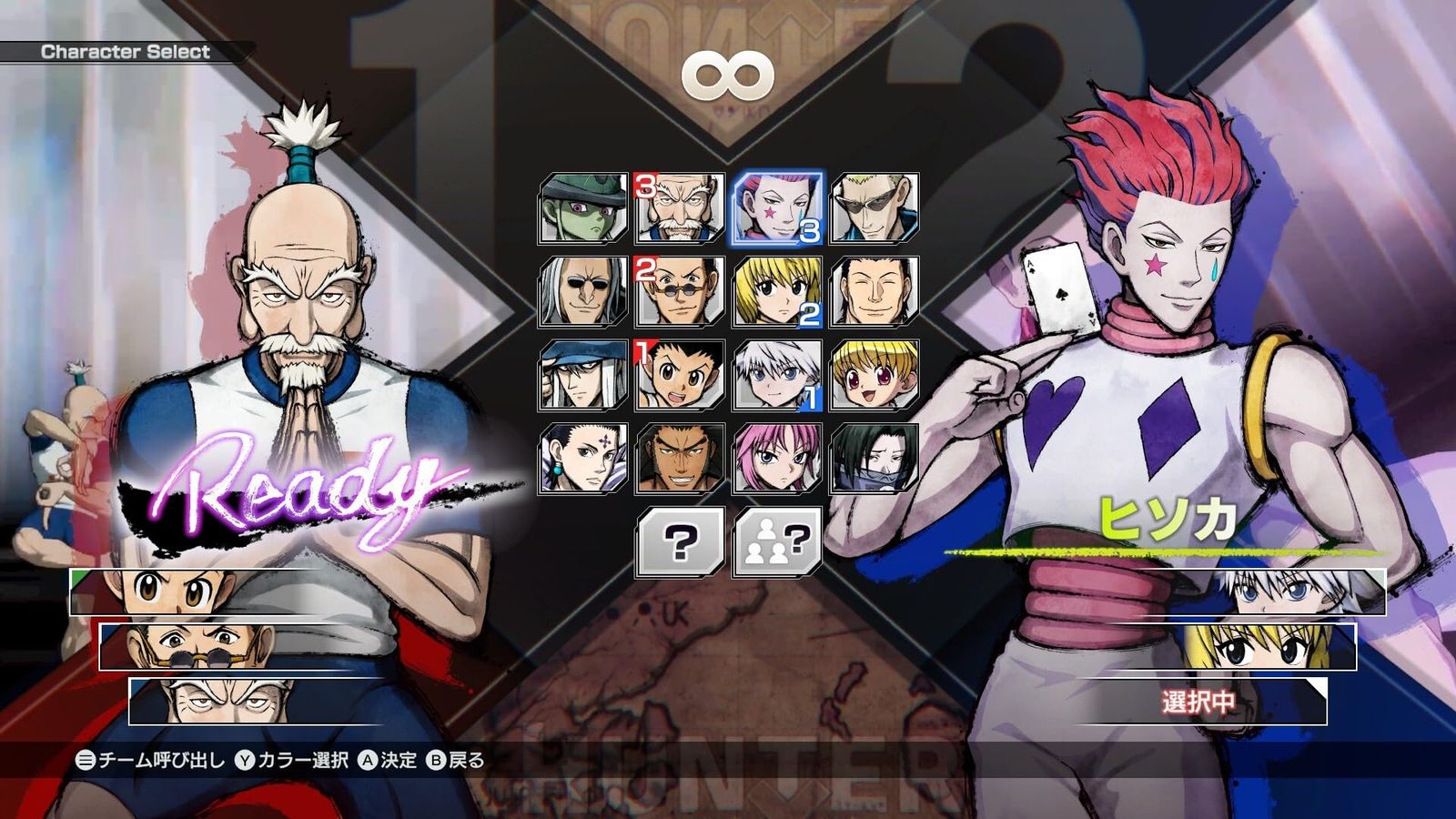Choose the single question mark random character tile
This screenshot has height=819, width=1456.
[x=680, y=542]
